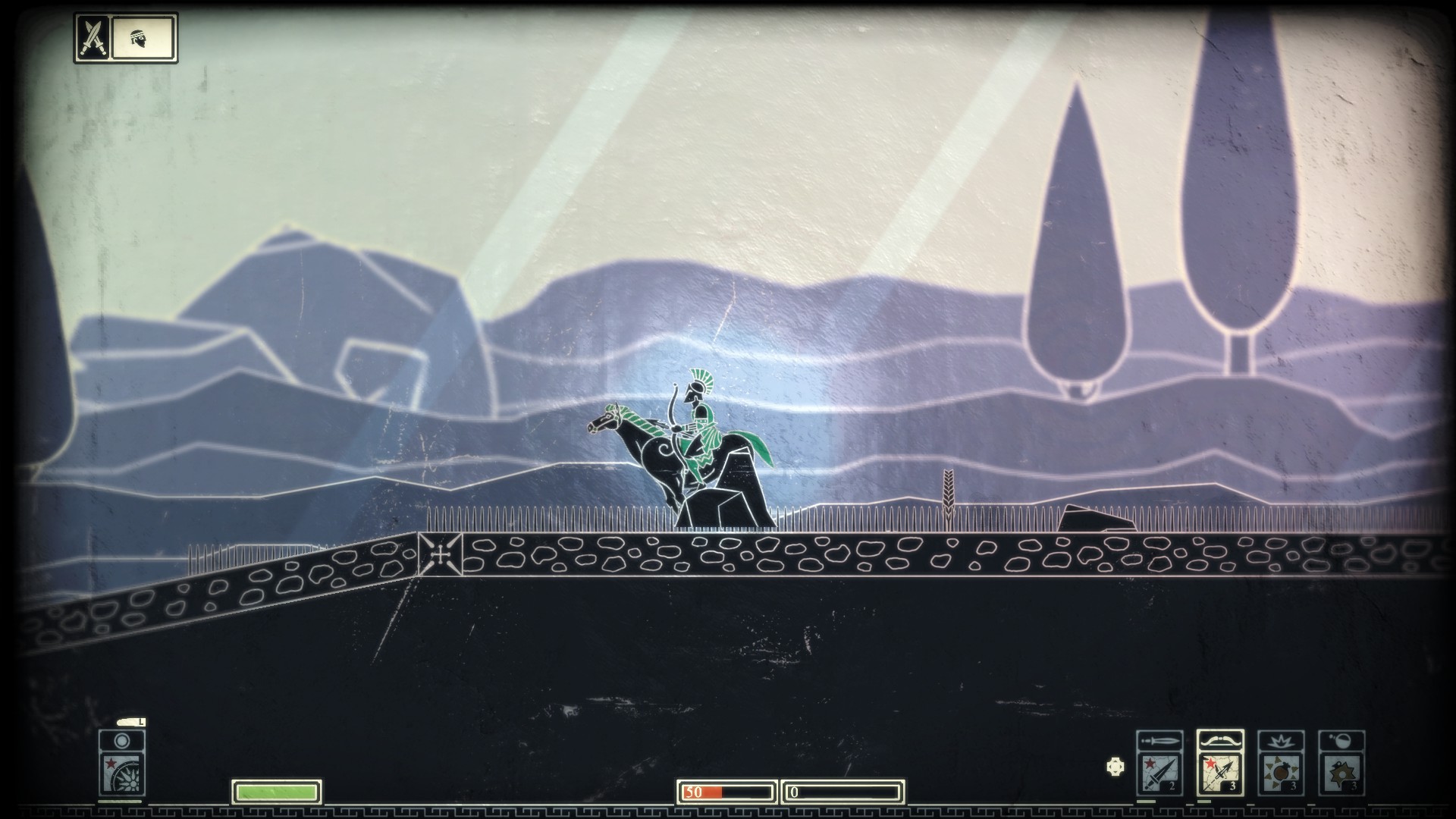
Task: Select the dagger weapon slot
Action: [1159, 773]
